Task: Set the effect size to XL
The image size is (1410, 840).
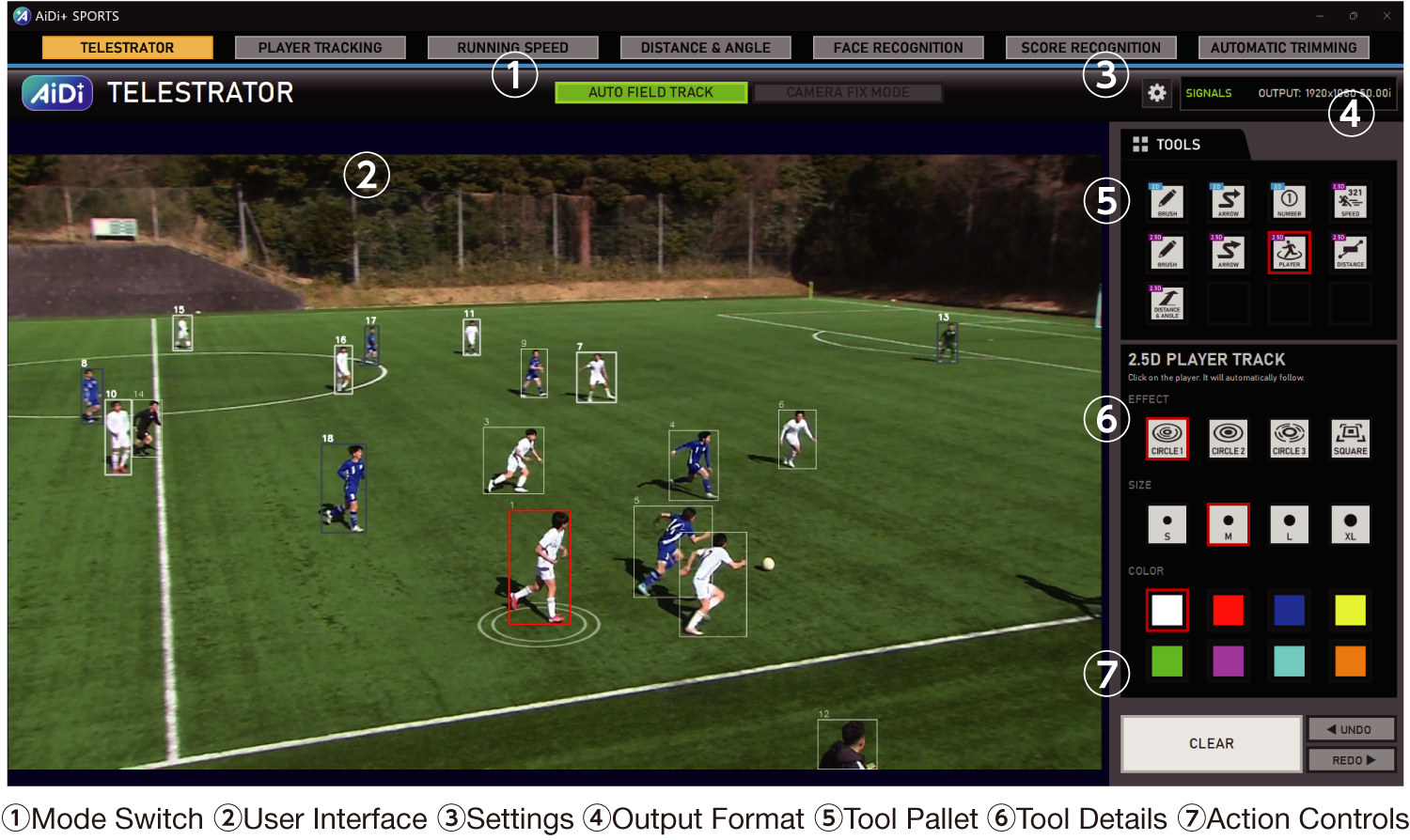Action: click(1350, 524)
